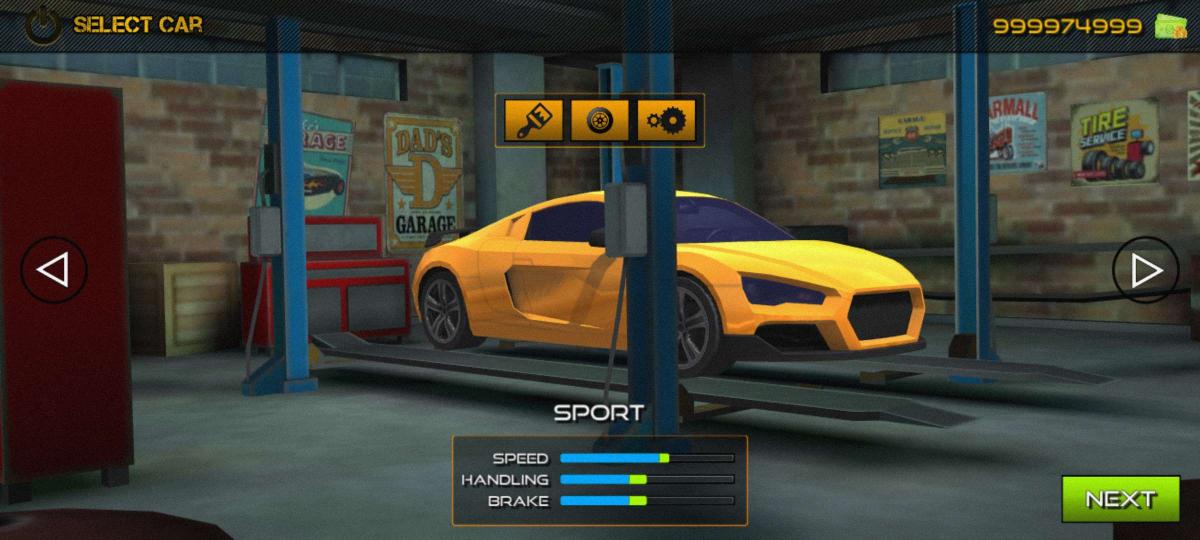Show the previous car with left arrow
This screenshot has height=540, width=1200.
(x=54, y=270)
